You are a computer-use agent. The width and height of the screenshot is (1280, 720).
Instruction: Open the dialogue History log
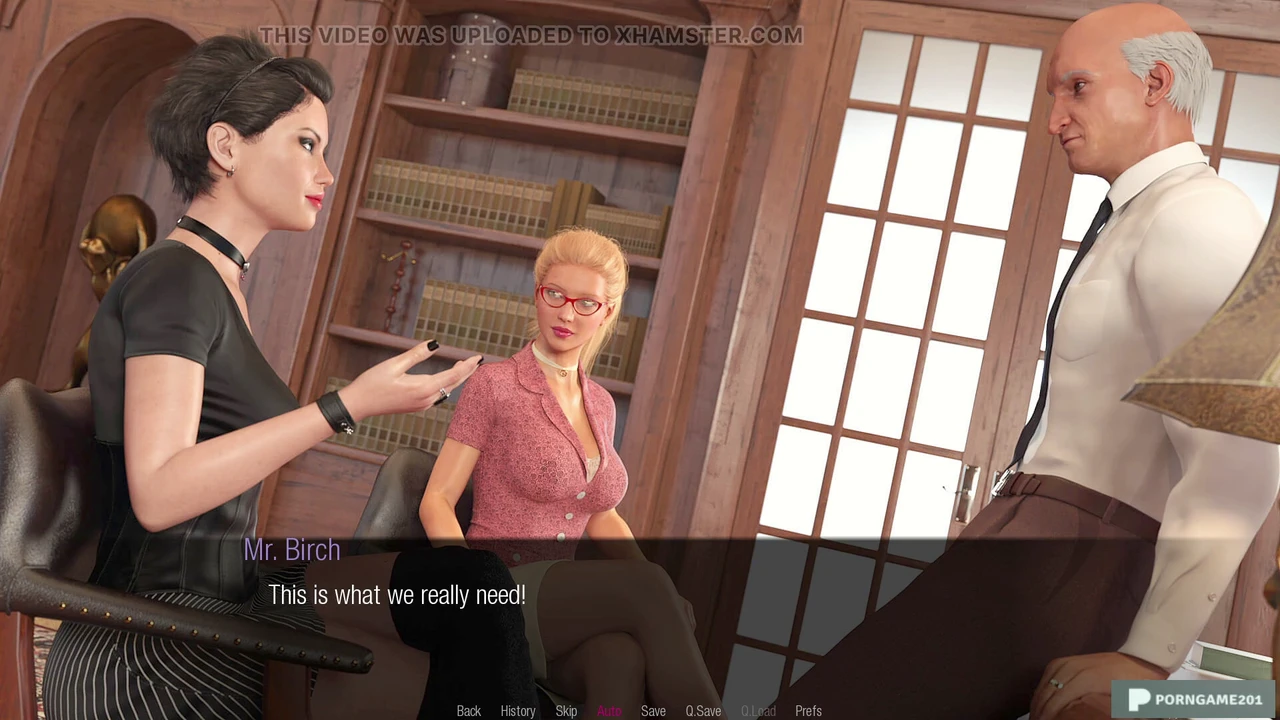pos(517,711)
